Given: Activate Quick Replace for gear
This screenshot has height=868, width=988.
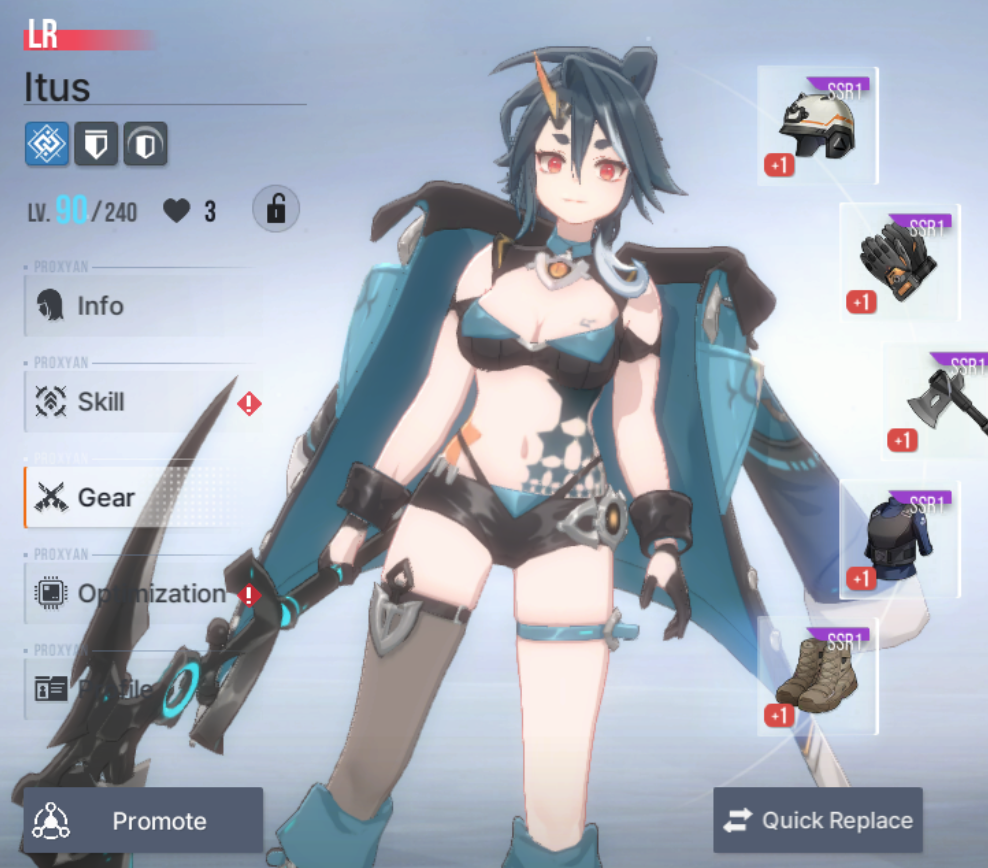Looking at the screenshot, I should (818, 821).
